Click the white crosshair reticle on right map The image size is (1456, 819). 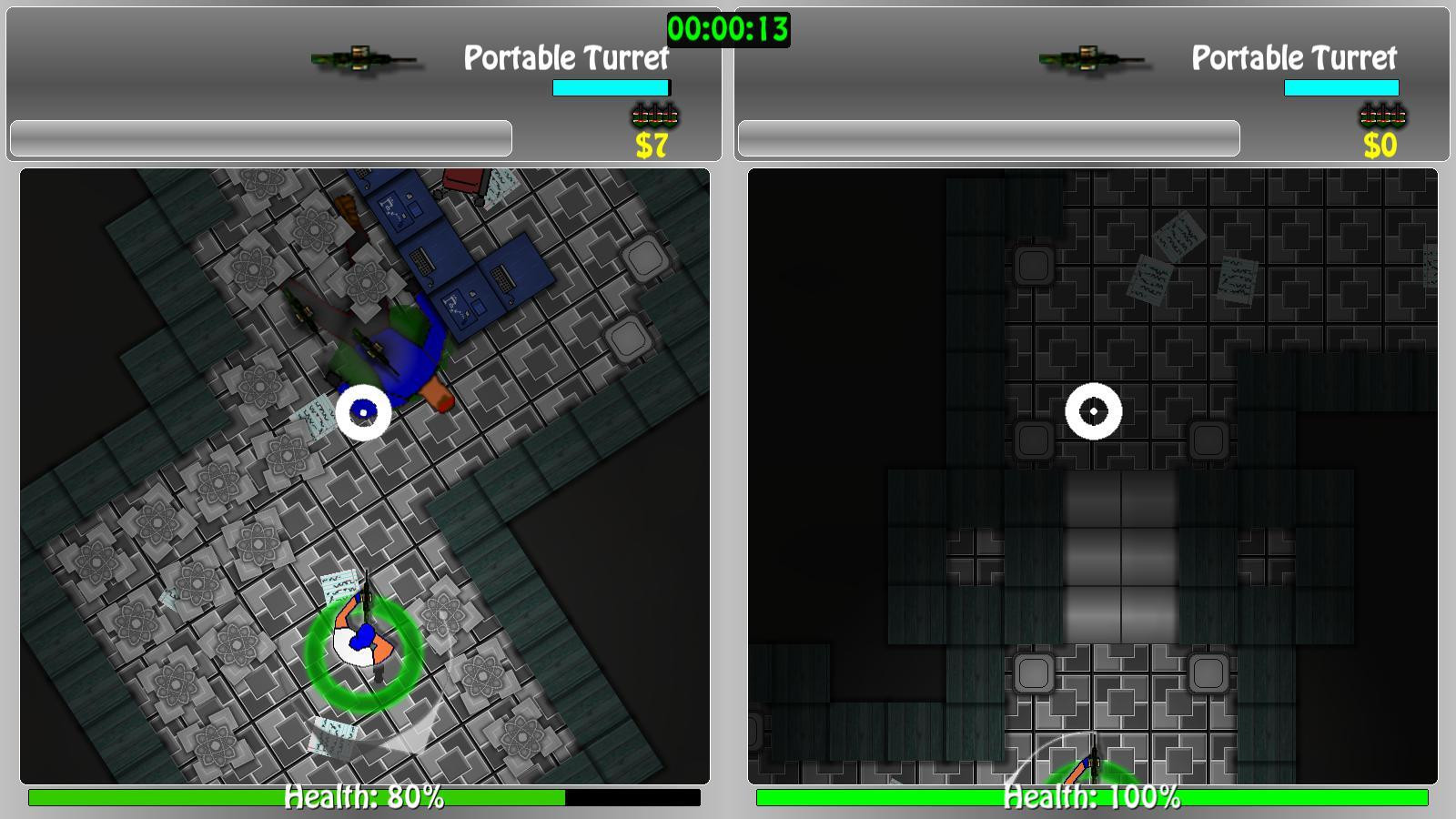click(x=1095, y=411)
